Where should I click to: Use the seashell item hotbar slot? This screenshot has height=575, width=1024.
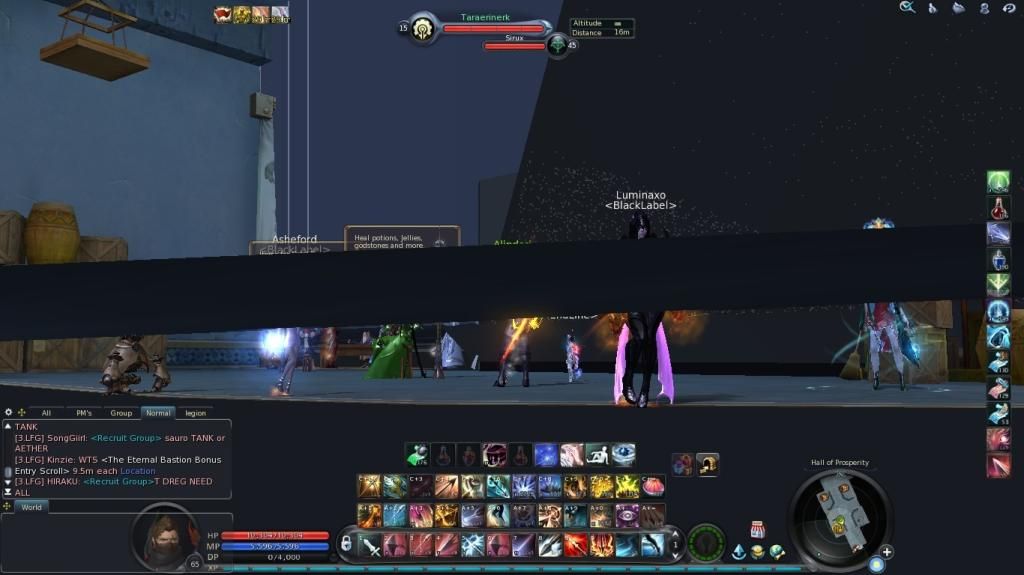click(x=653, y=486)
